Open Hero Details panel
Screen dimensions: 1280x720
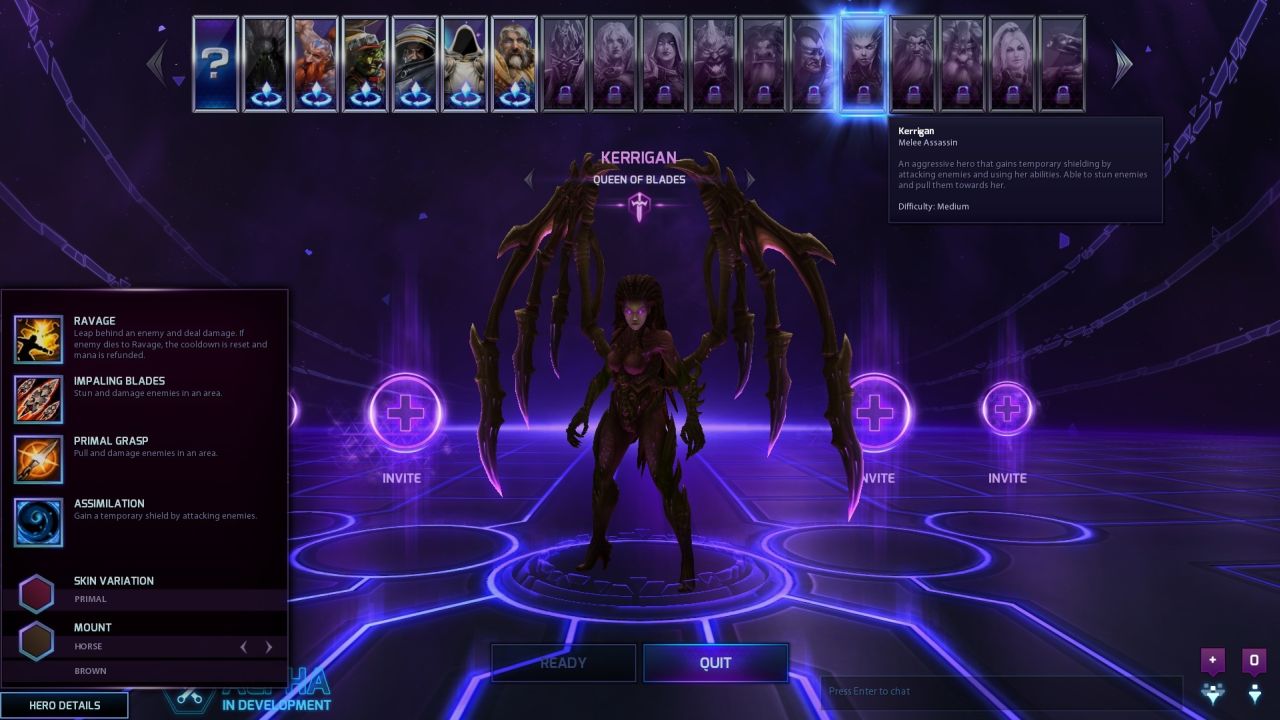[x=65, y=705]
